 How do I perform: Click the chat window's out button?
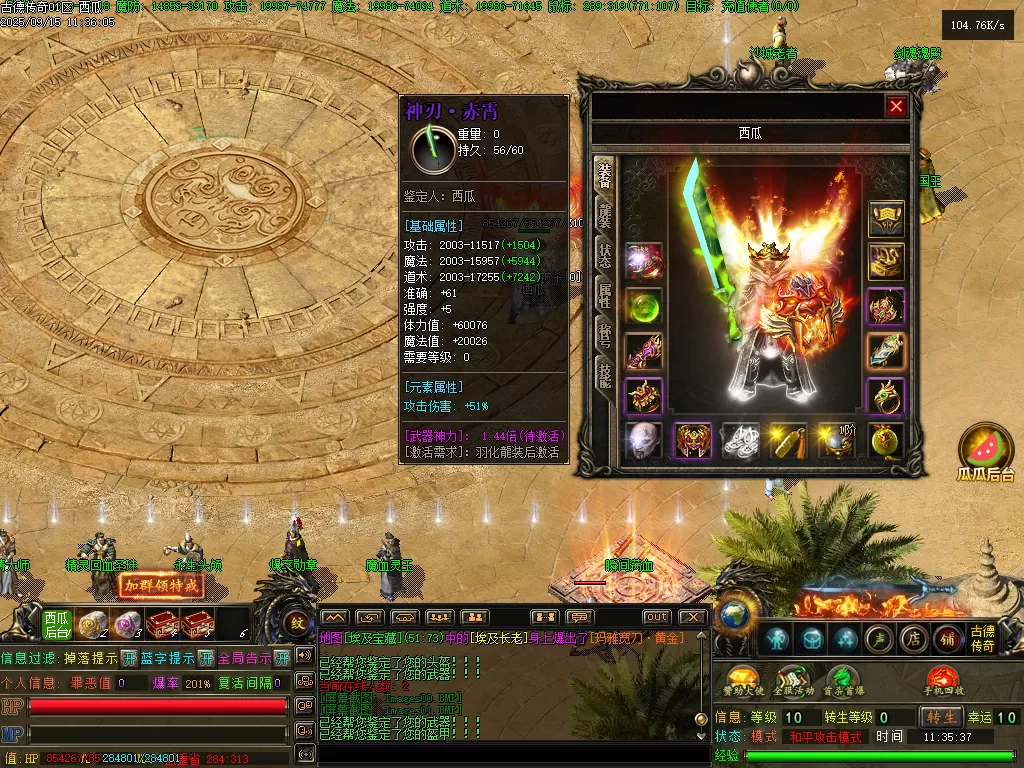click(x=656, y=617)
